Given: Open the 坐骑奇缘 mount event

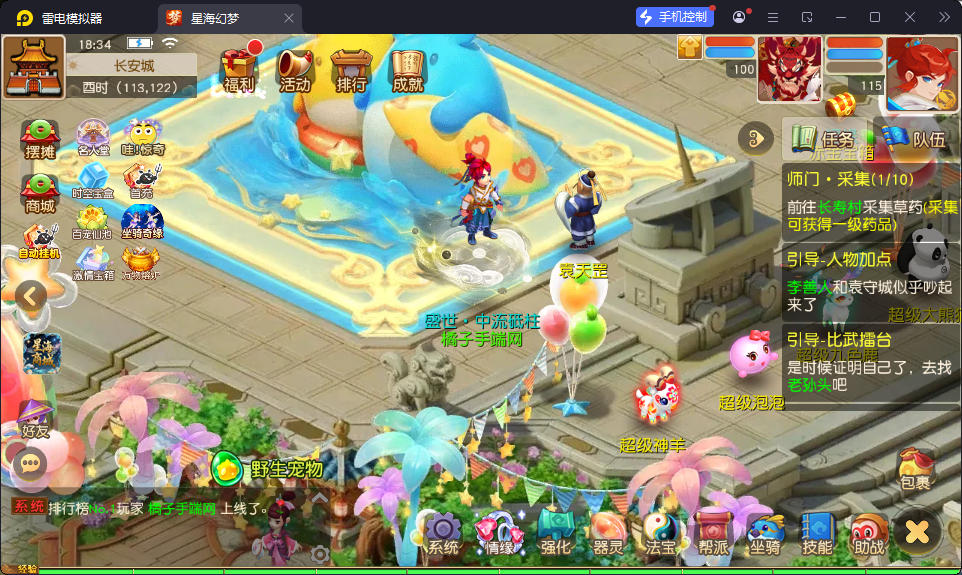Looking at the screenshot, I should click(x=142, y=223).
